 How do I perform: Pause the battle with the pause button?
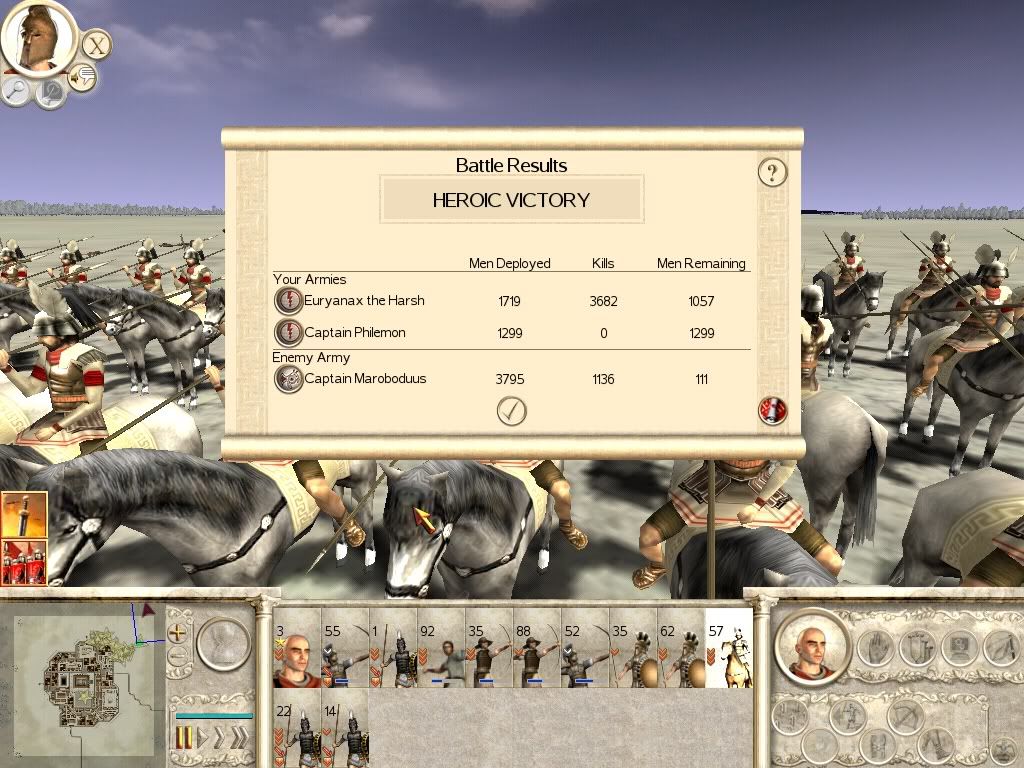point(184,738)
